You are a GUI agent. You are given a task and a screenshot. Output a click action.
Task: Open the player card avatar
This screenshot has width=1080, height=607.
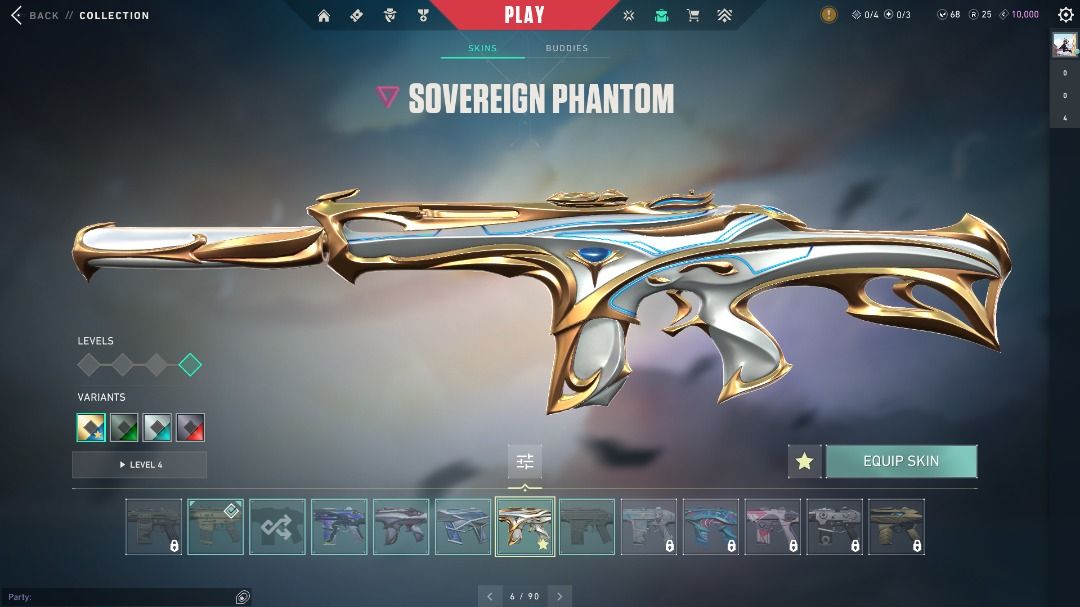(1064, 44)
